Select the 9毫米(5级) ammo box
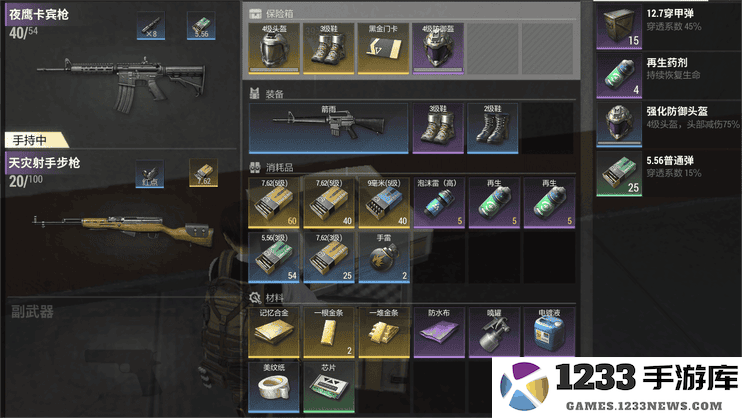Image resolution: width=742 pixels, height=418 pixels. (x=384, y=205)
